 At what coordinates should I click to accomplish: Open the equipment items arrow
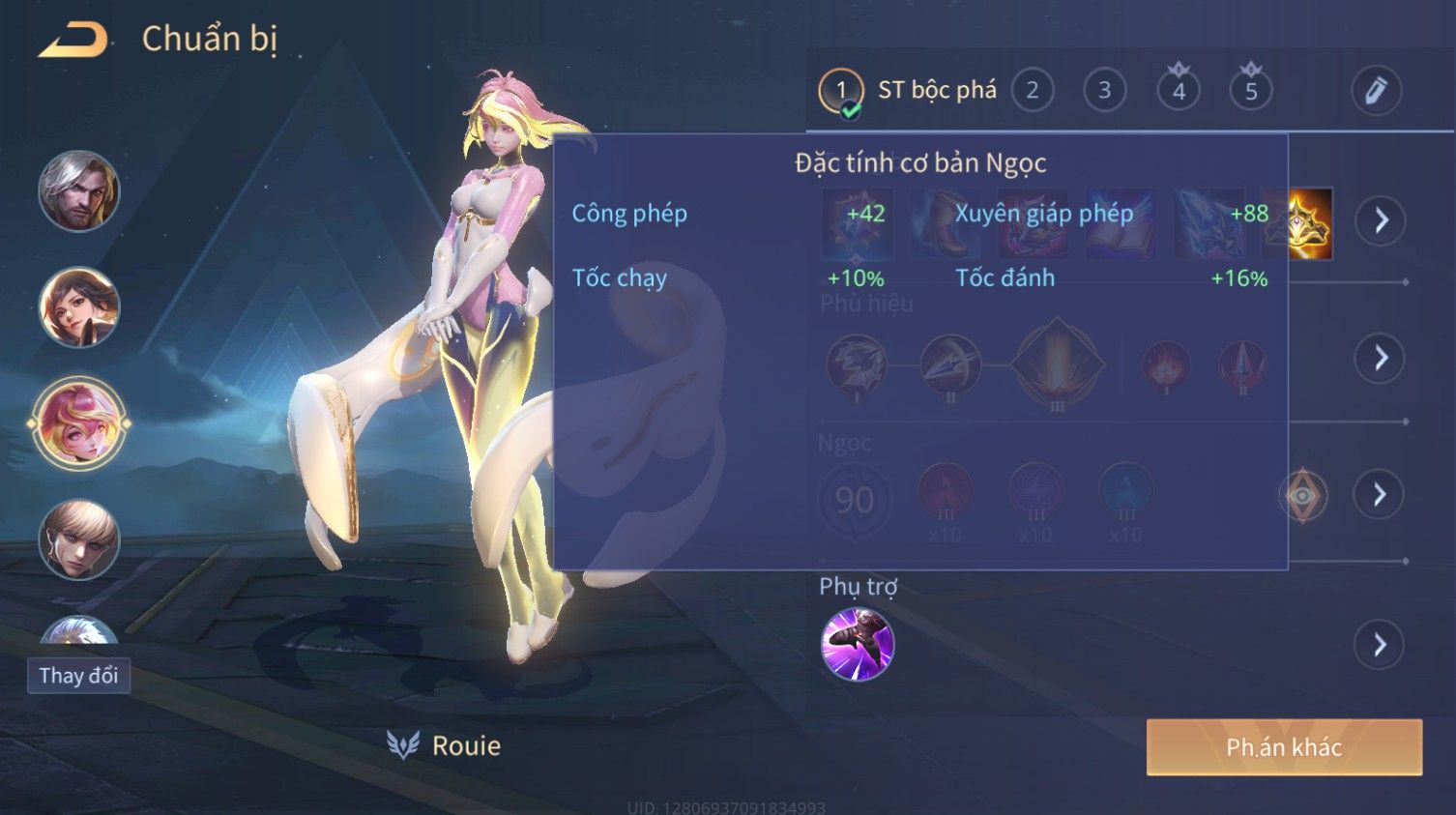[x=1381, y=220]
